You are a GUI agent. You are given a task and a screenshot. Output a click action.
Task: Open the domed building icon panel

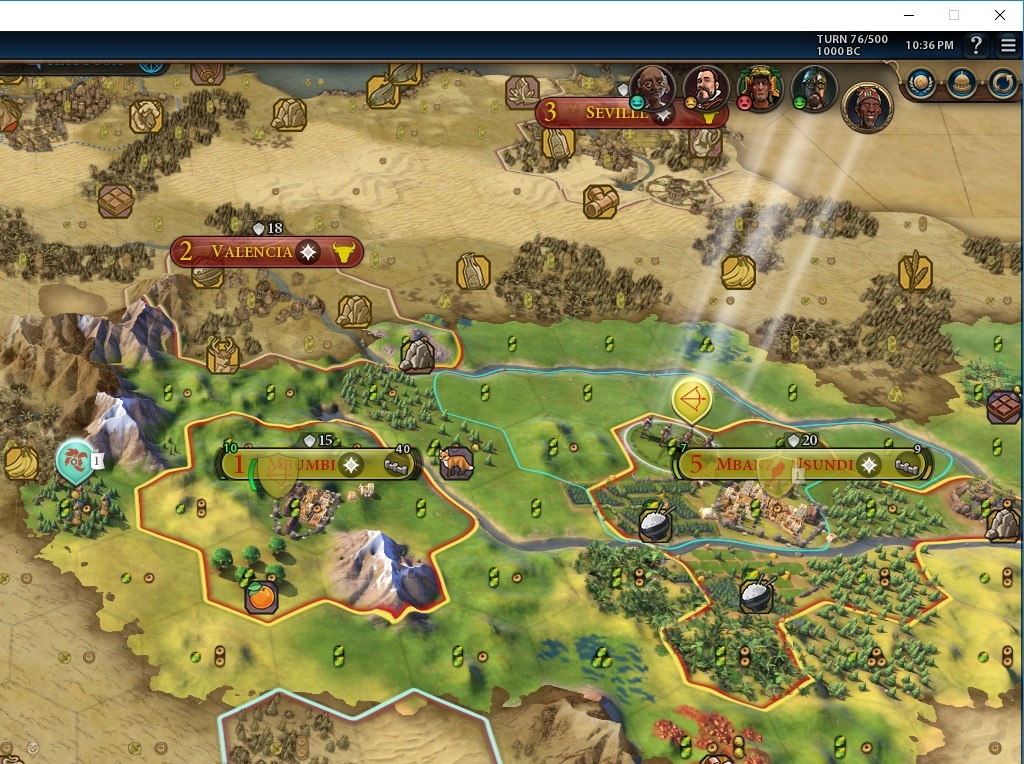(961, 83)
